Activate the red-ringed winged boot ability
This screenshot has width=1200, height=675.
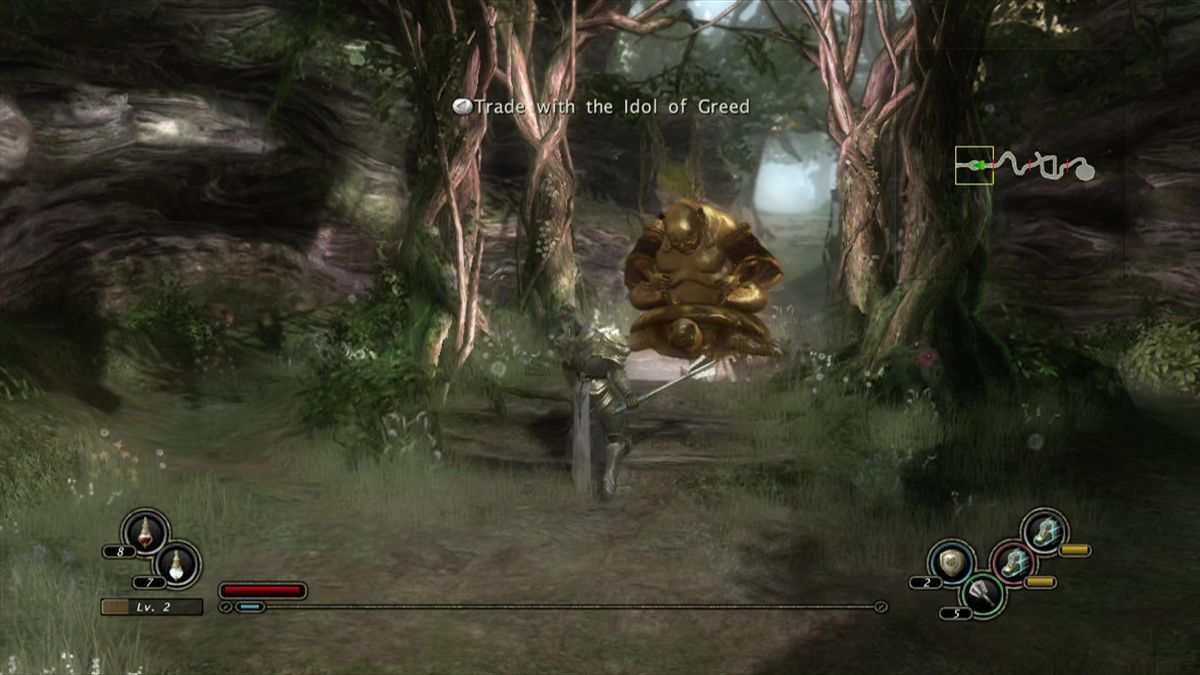[x=1012, y=564]
